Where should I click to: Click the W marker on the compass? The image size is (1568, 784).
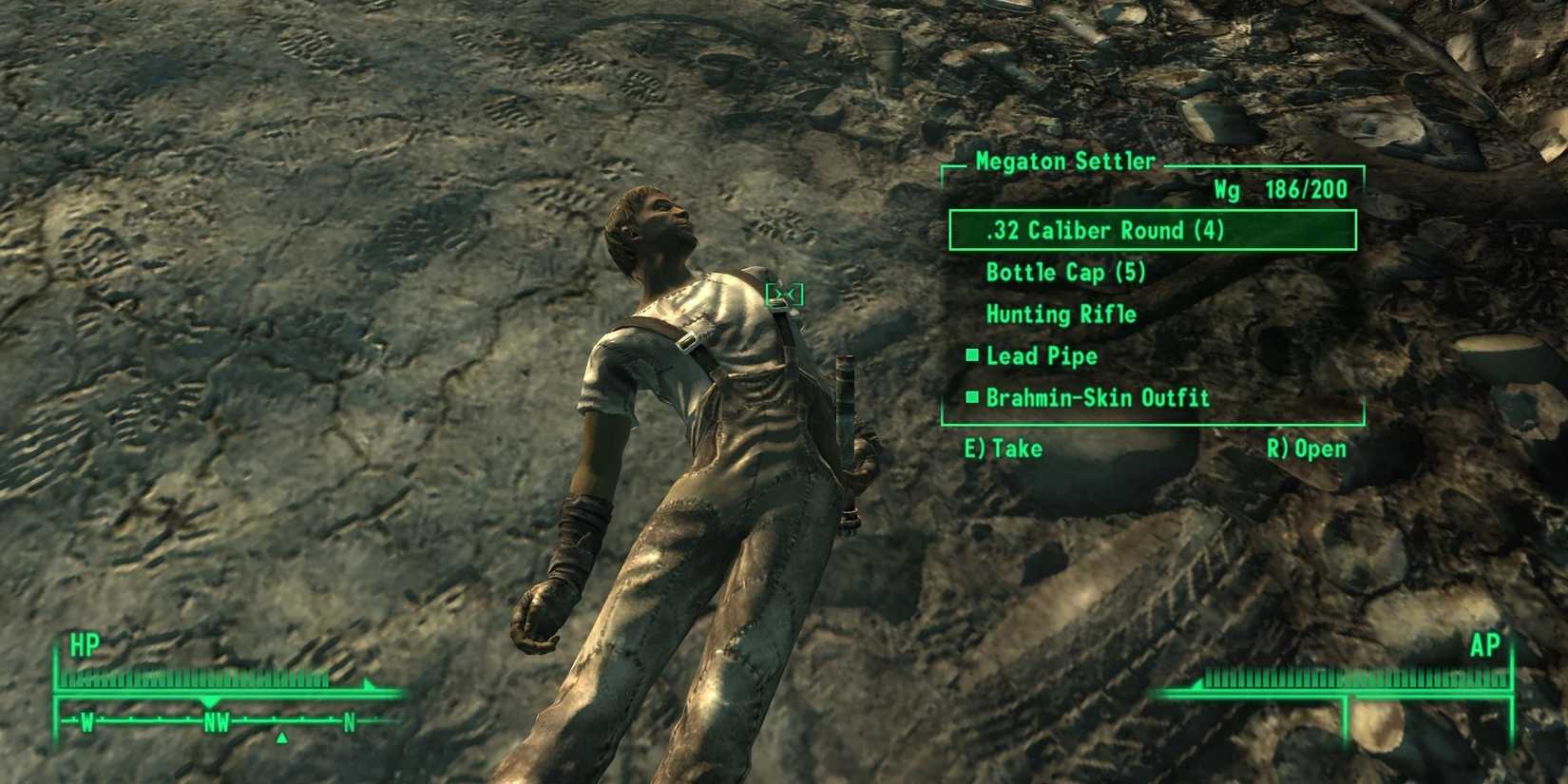87,721
